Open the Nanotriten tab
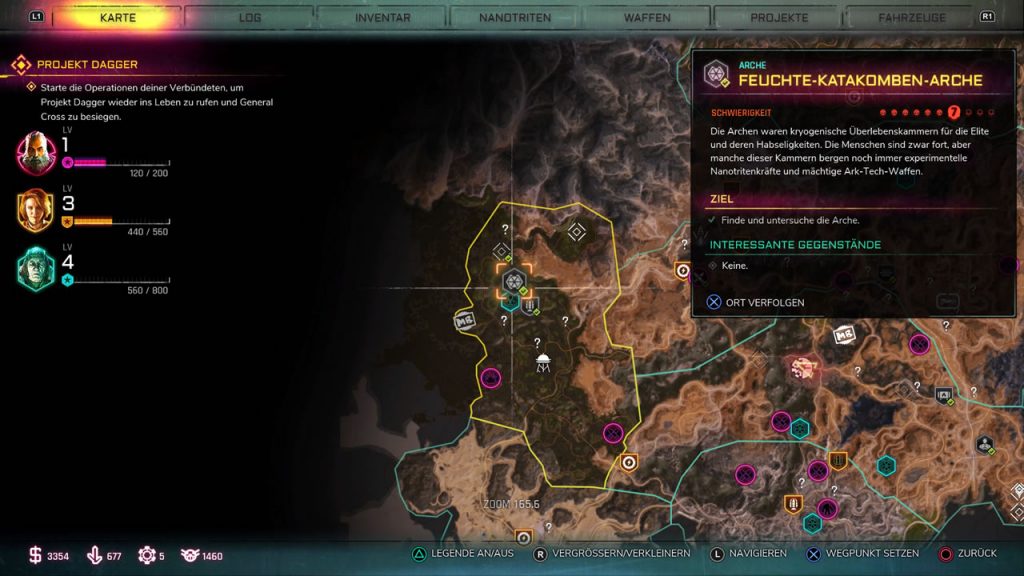 [x=514, y=17]
